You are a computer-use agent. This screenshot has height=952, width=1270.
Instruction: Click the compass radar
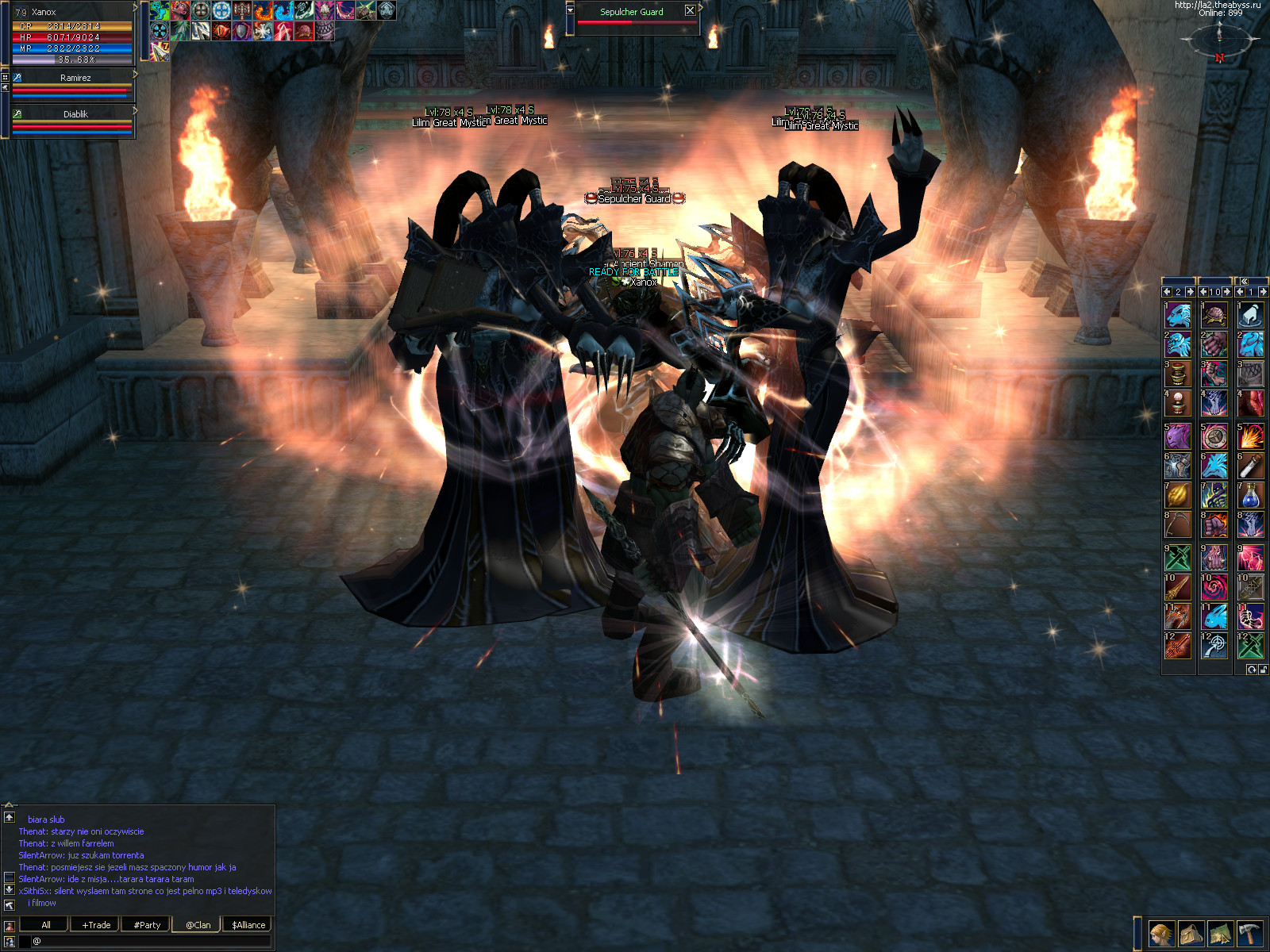pos(1220,37)
